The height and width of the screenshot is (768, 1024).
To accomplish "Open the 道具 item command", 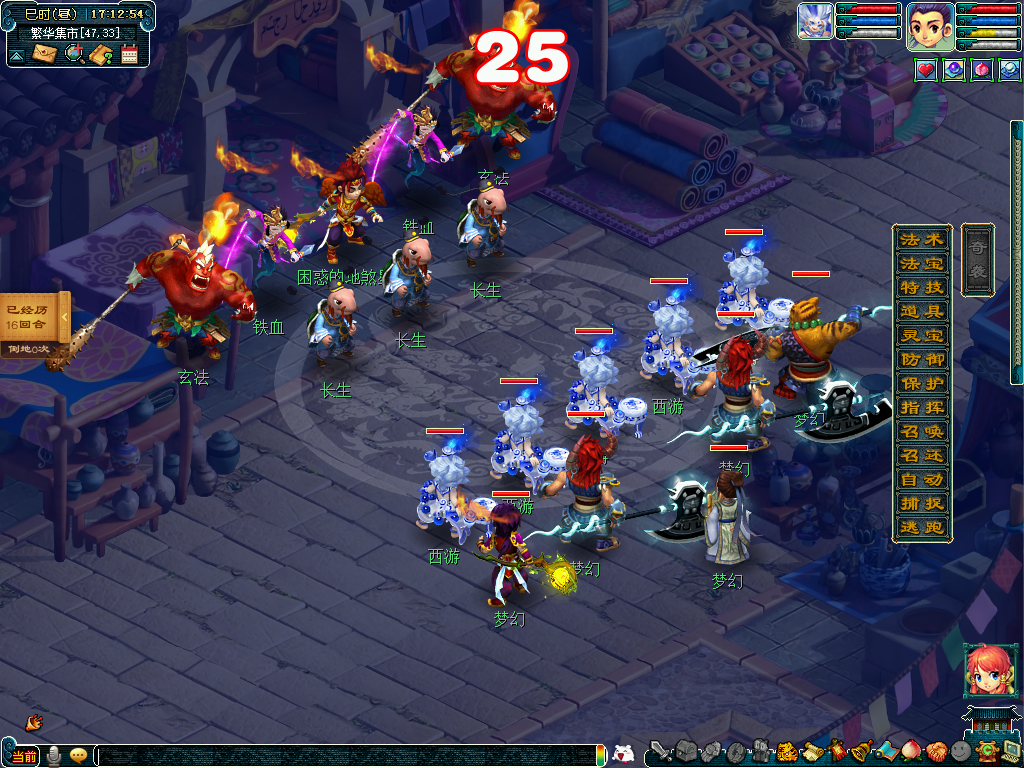I will pyautogui.click(x=921, y=312).
